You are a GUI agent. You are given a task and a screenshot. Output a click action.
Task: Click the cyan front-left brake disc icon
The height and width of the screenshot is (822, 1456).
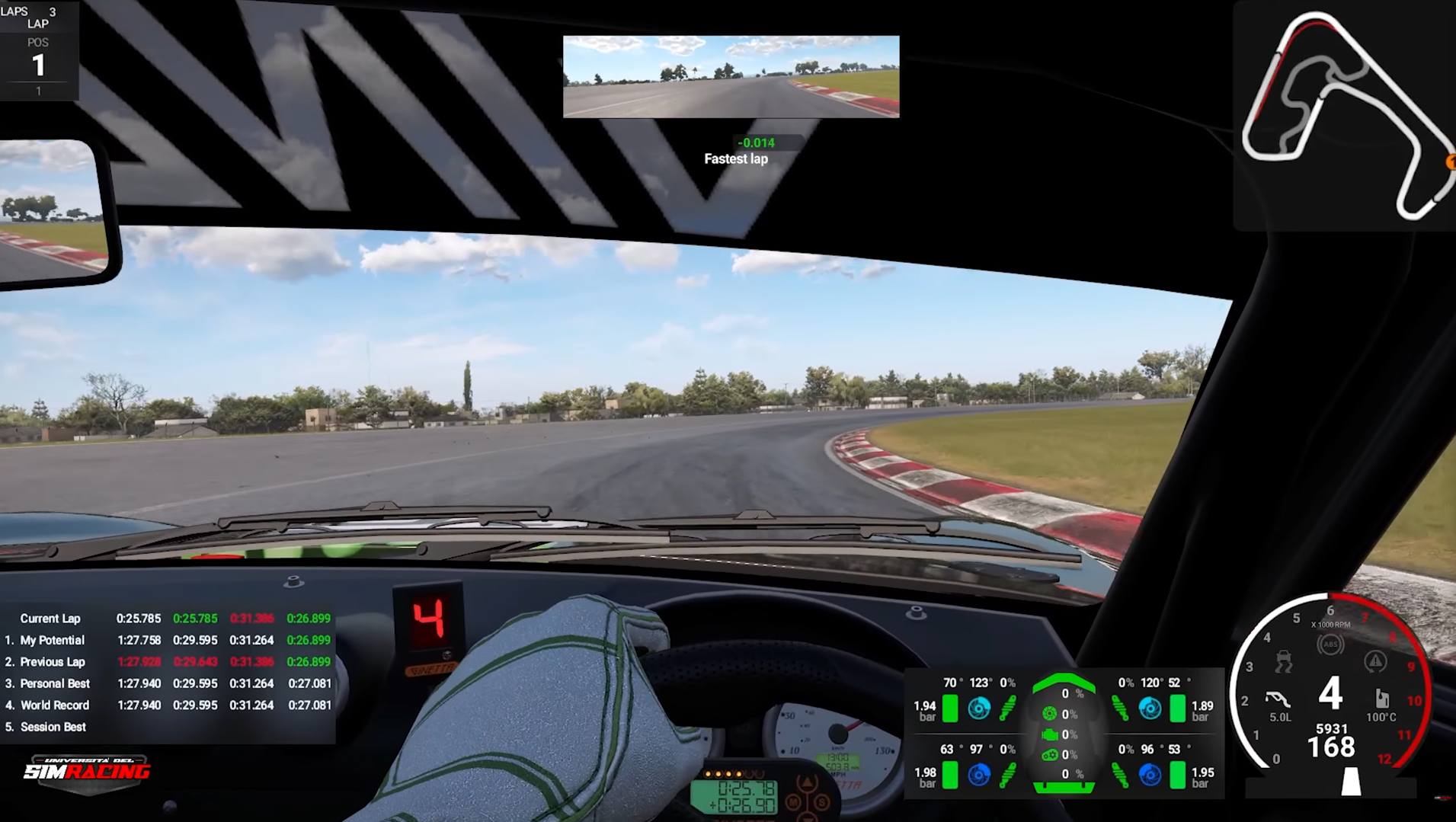click(x=980, y=709)
